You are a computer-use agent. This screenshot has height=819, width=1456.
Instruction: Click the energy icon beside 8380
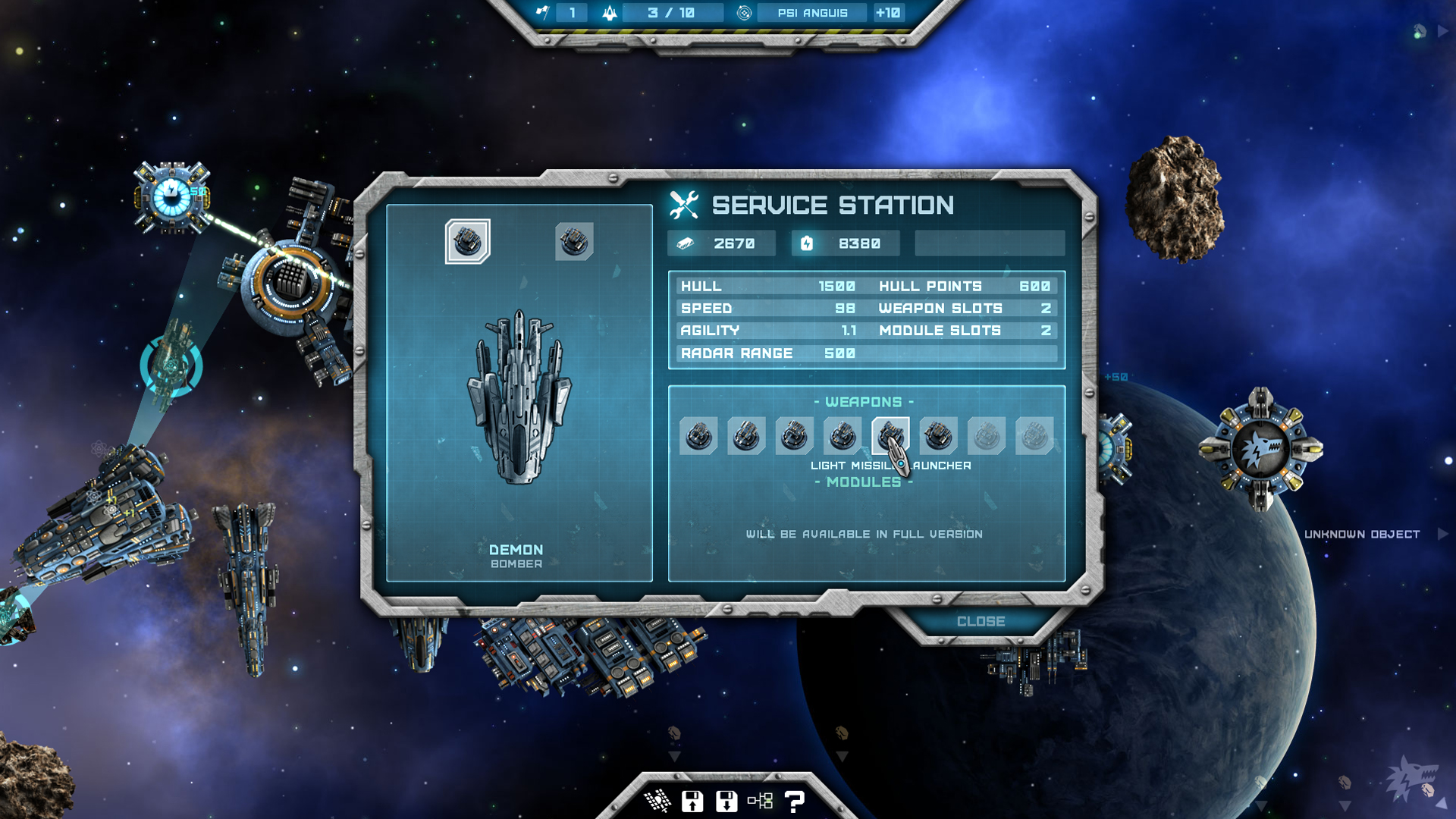point(808,243)
